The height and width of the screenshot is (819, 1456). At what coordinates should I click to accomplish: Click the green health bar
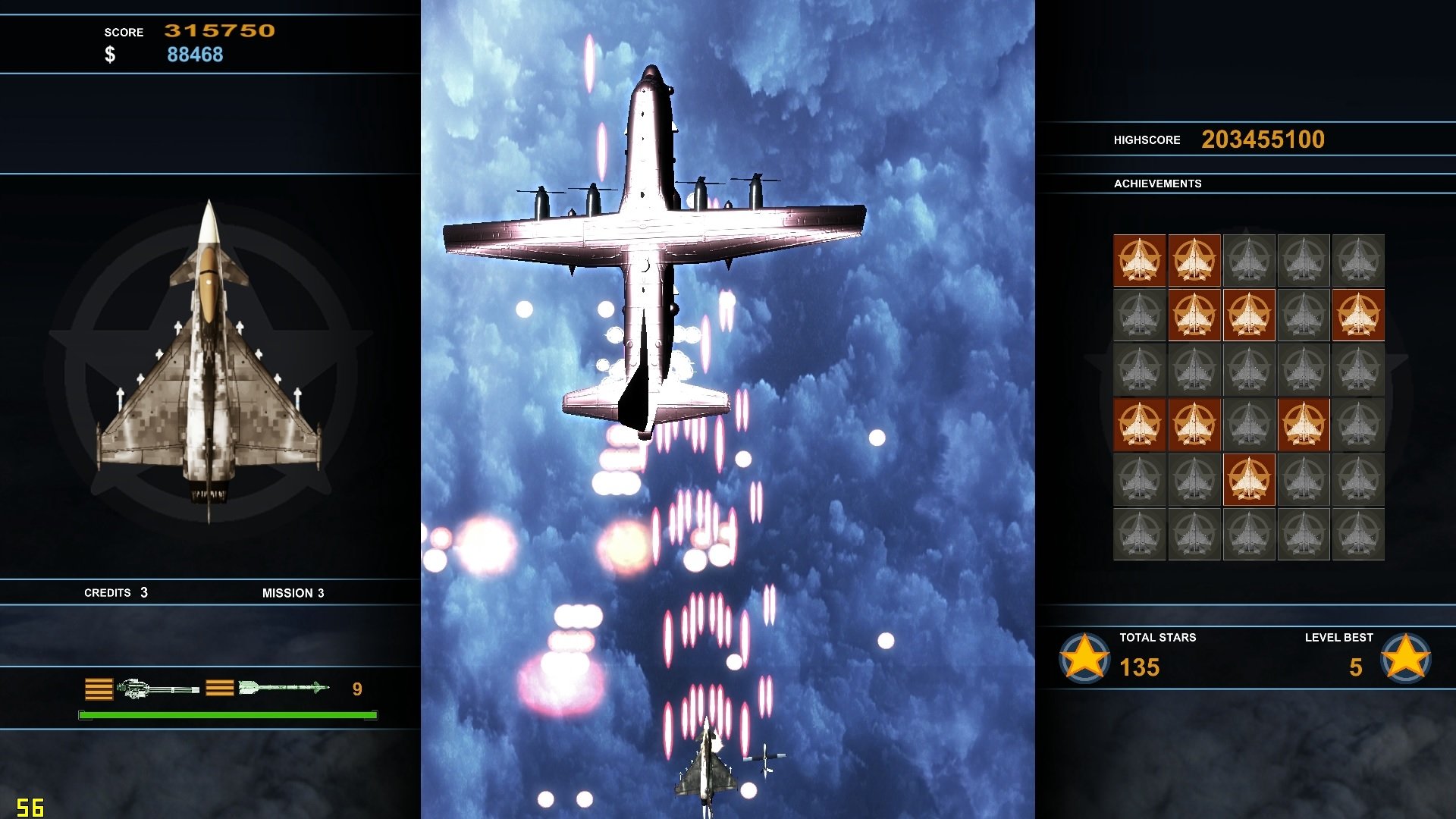pos(226,714)
